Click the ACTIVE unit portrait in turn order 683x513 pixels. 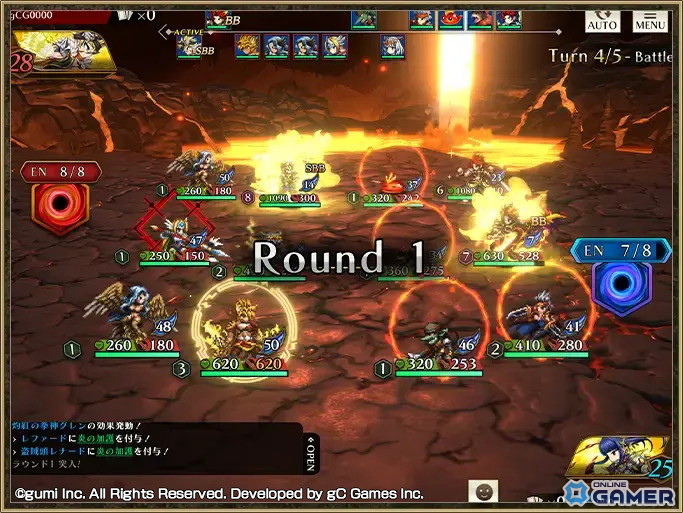point(190,46)
